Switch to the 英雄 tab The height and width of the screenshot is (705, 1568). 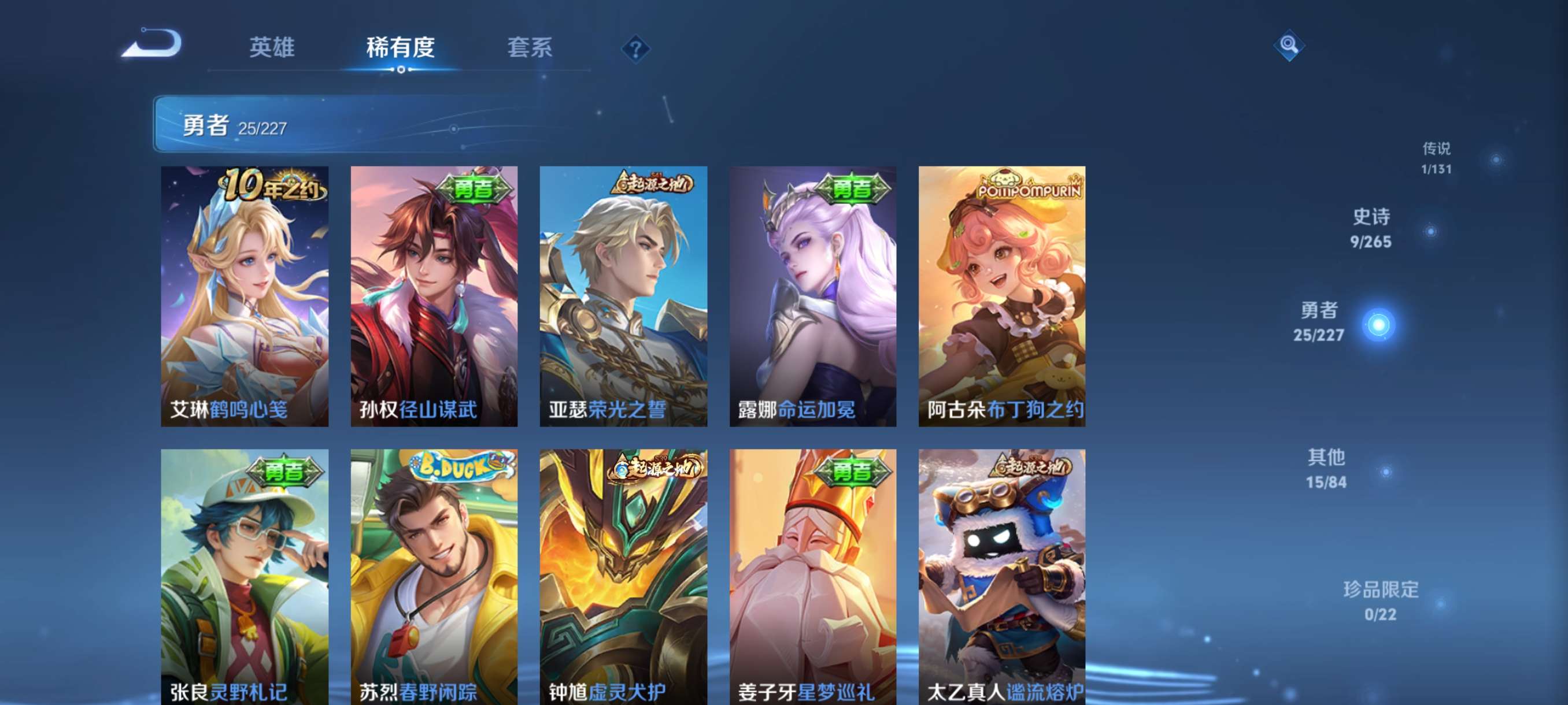272,47
